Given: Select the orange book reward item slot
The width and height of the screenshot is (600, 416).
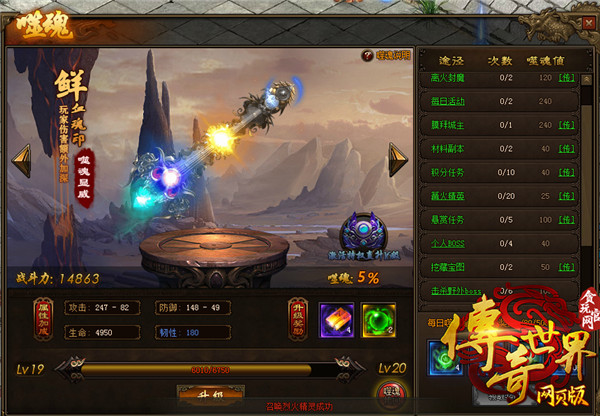Looking at the screenshot, I should (x=335, y=320).
